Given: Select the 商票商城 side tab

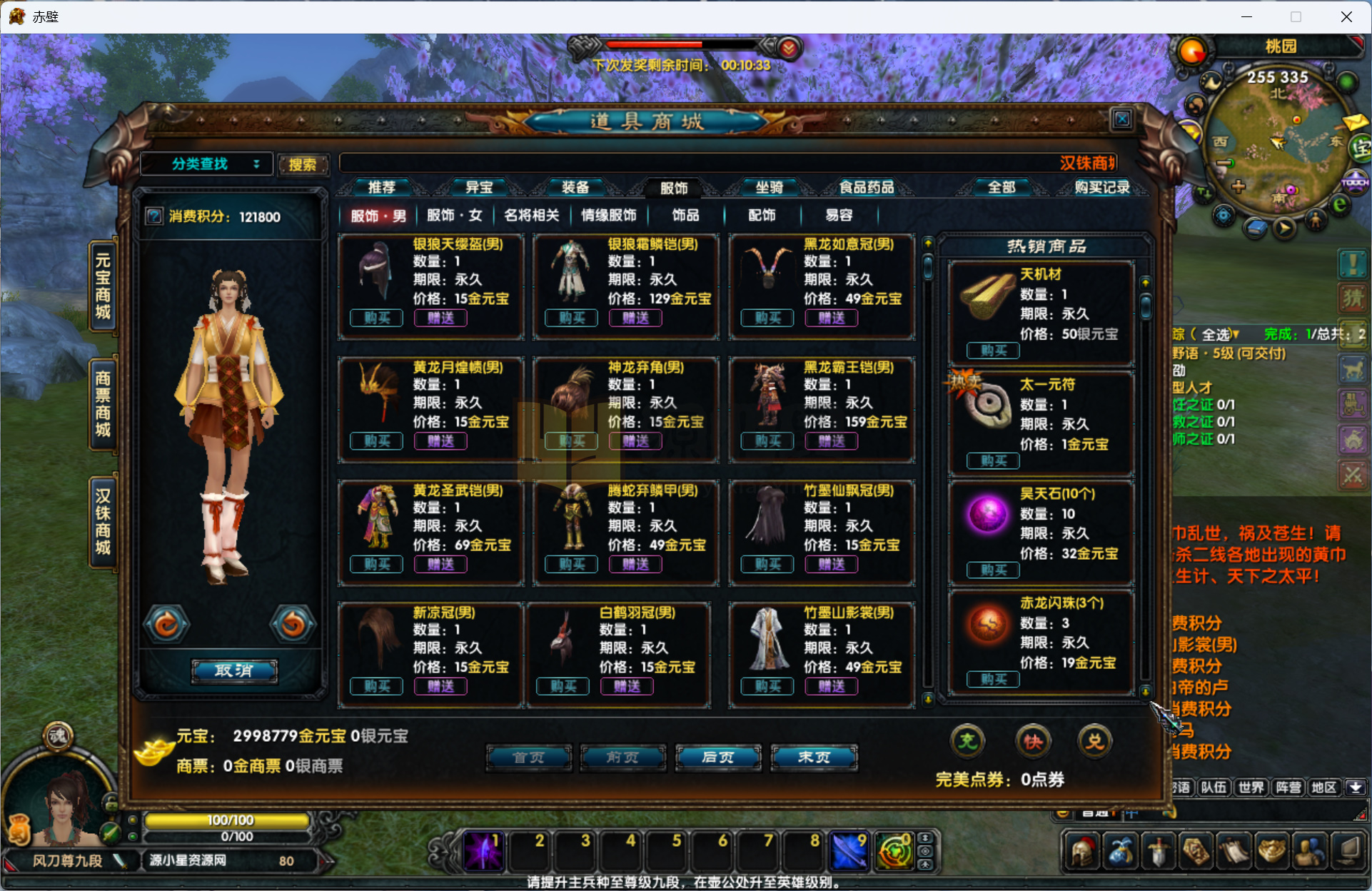Looking at the screenshot, I should (104, 403).
